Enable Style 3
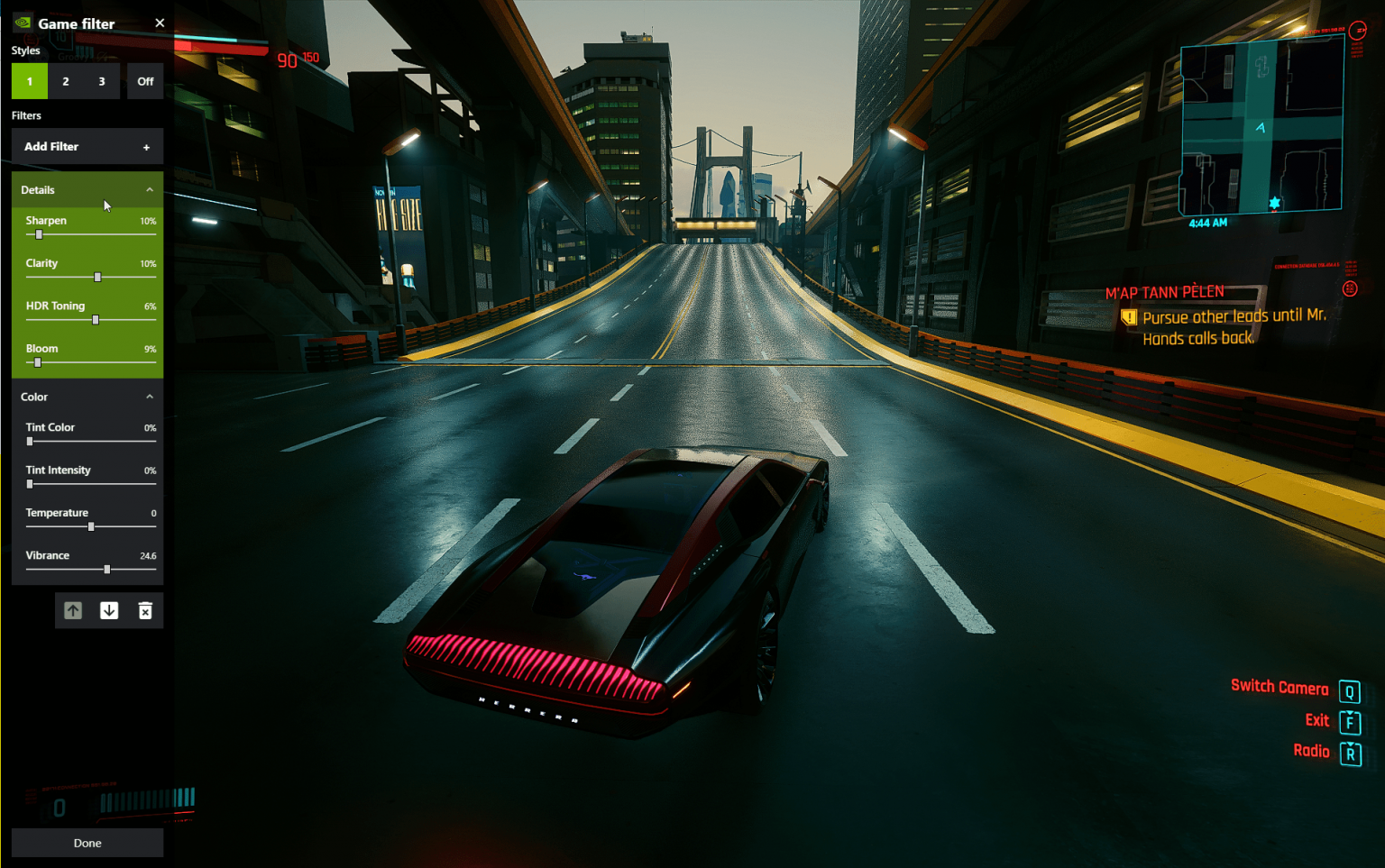Screen dimensions: 1385x868 pyautogui.click(x=100, y=81)
